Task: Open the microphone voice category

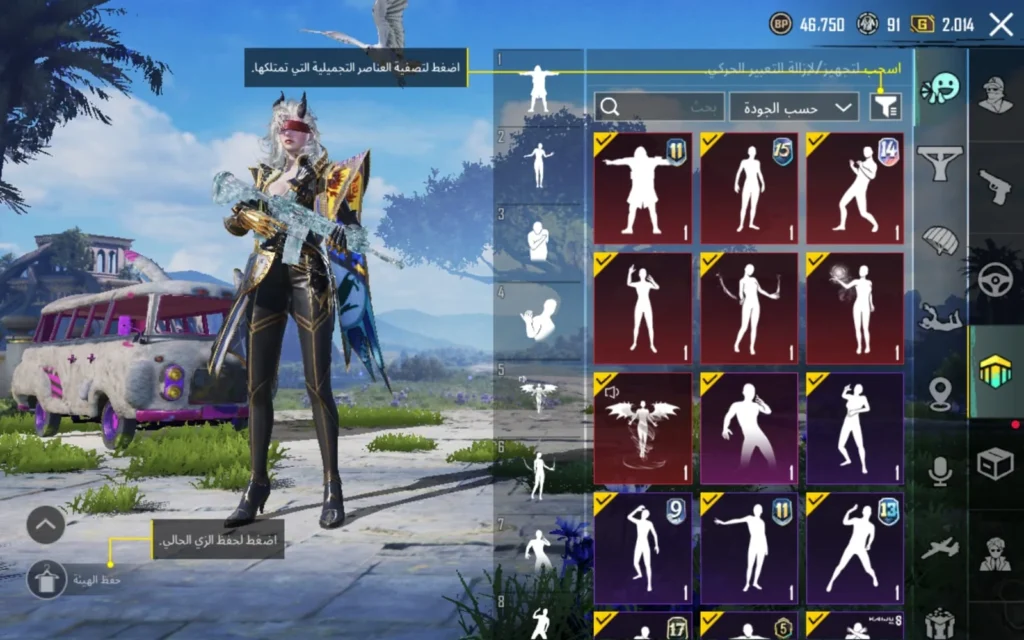Action: [940, 470]
